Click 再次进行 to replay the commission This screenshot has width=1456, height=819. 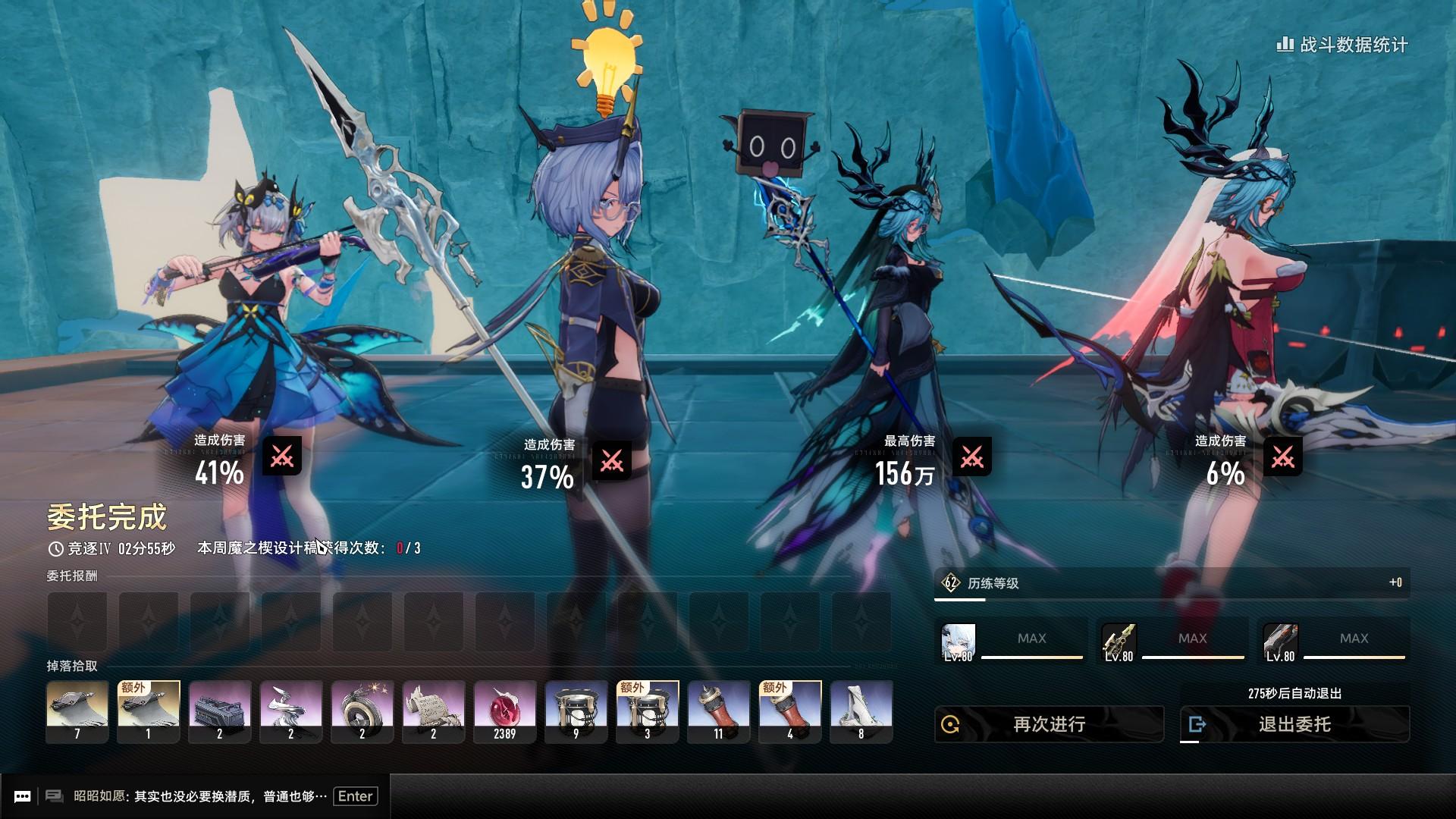pyautogui.click(x=1049, y=724)
